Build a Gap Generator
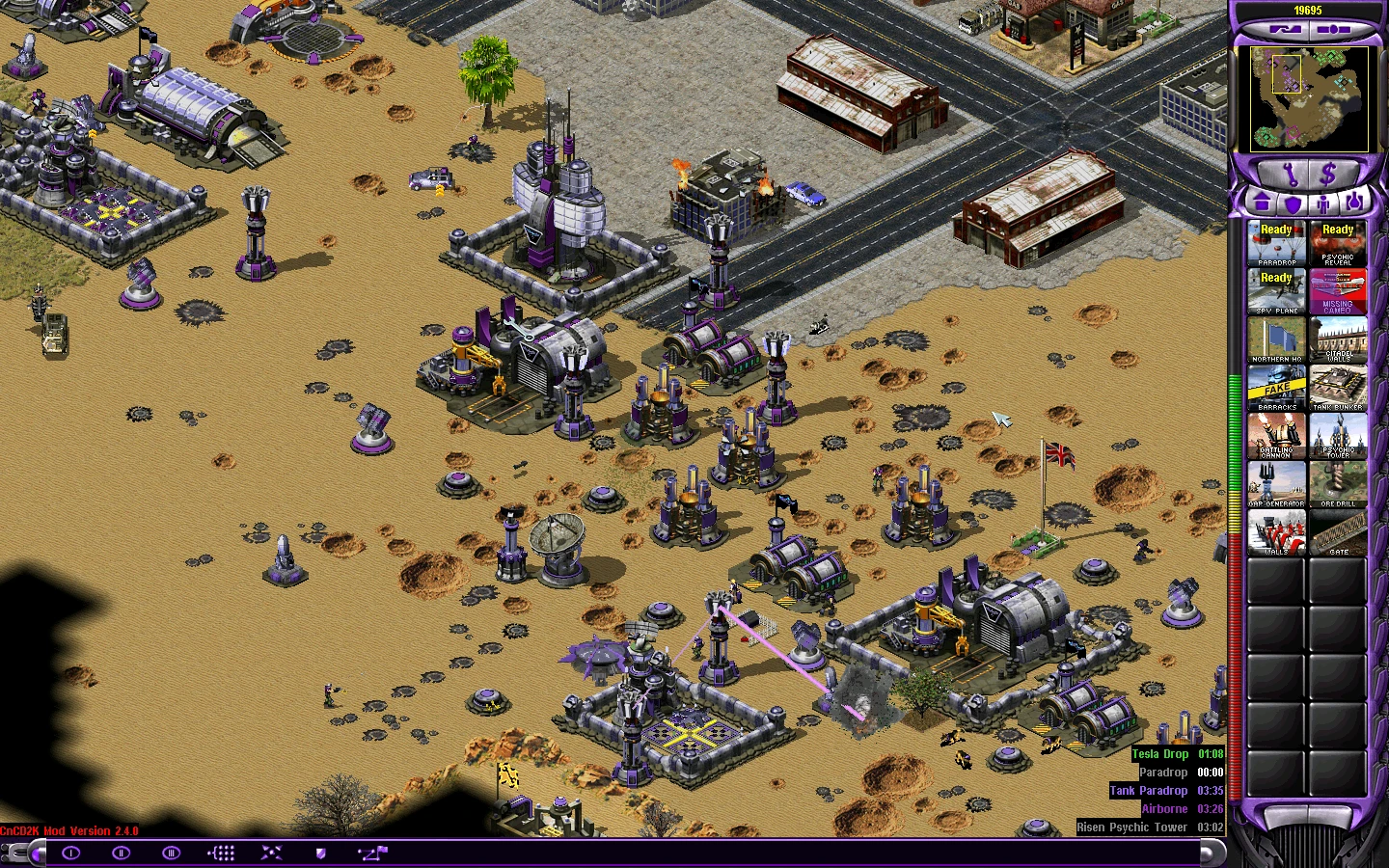 (1276, 484)
